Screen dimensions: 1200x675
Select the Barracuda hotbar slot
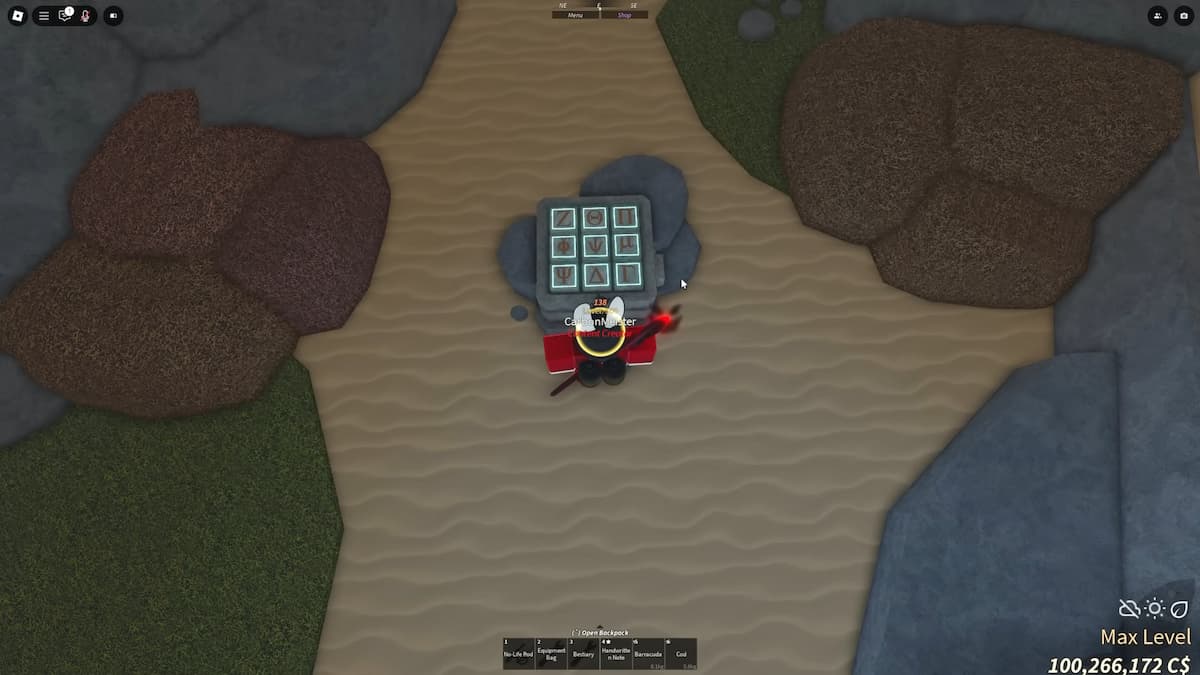pyautogui.click(x=648, y=653)
